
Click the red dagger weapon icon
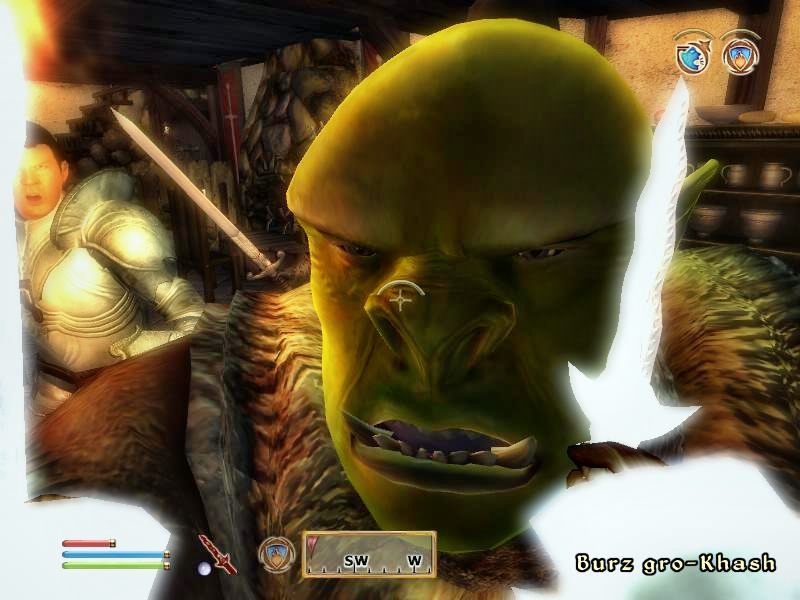click(x=215, y=553)
